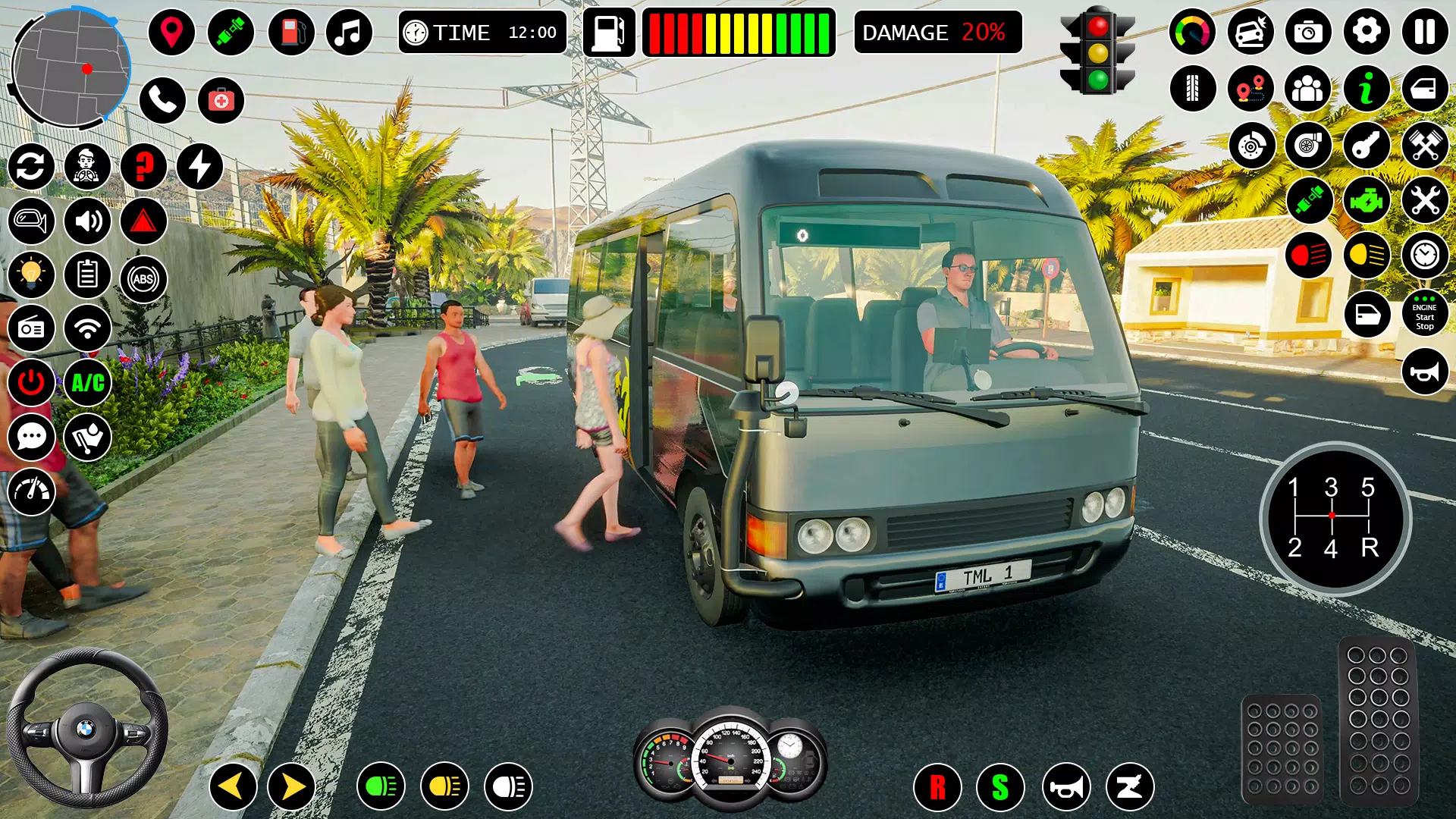Viewport: 1456px width, 819px height.
Task: Click the green S button
Action: 1000,787
